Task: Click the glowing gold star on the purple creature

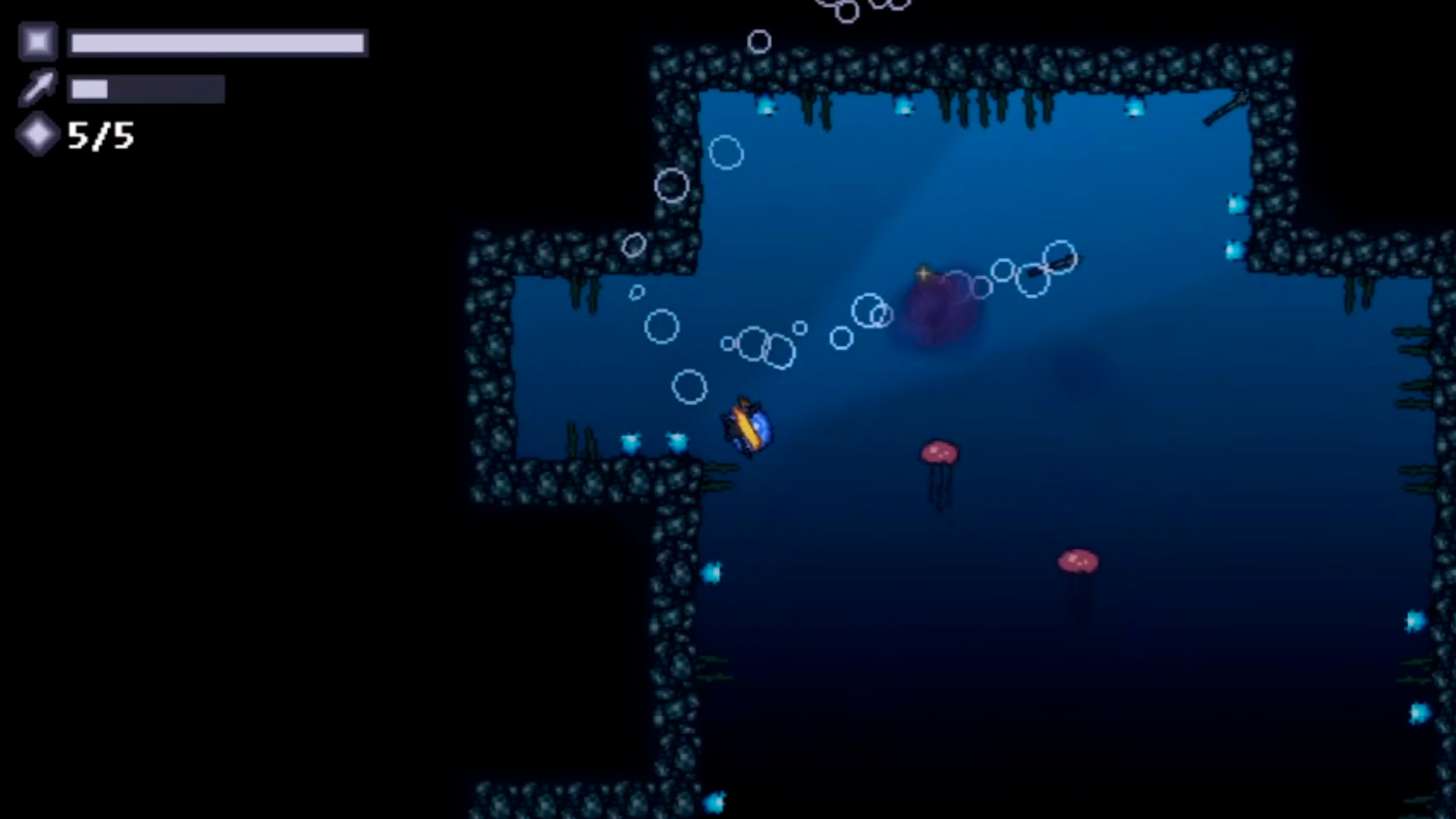Action: pyautogui.click(x=924, y=273)
